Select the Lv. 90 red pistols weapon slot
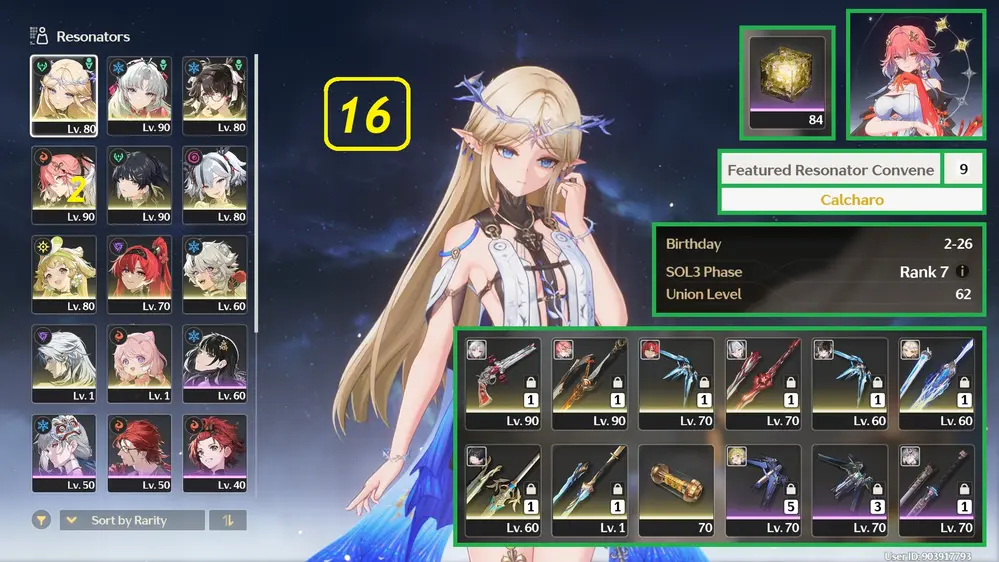The width and height of the screenshot is (999, 562). (x=503, y=383)
